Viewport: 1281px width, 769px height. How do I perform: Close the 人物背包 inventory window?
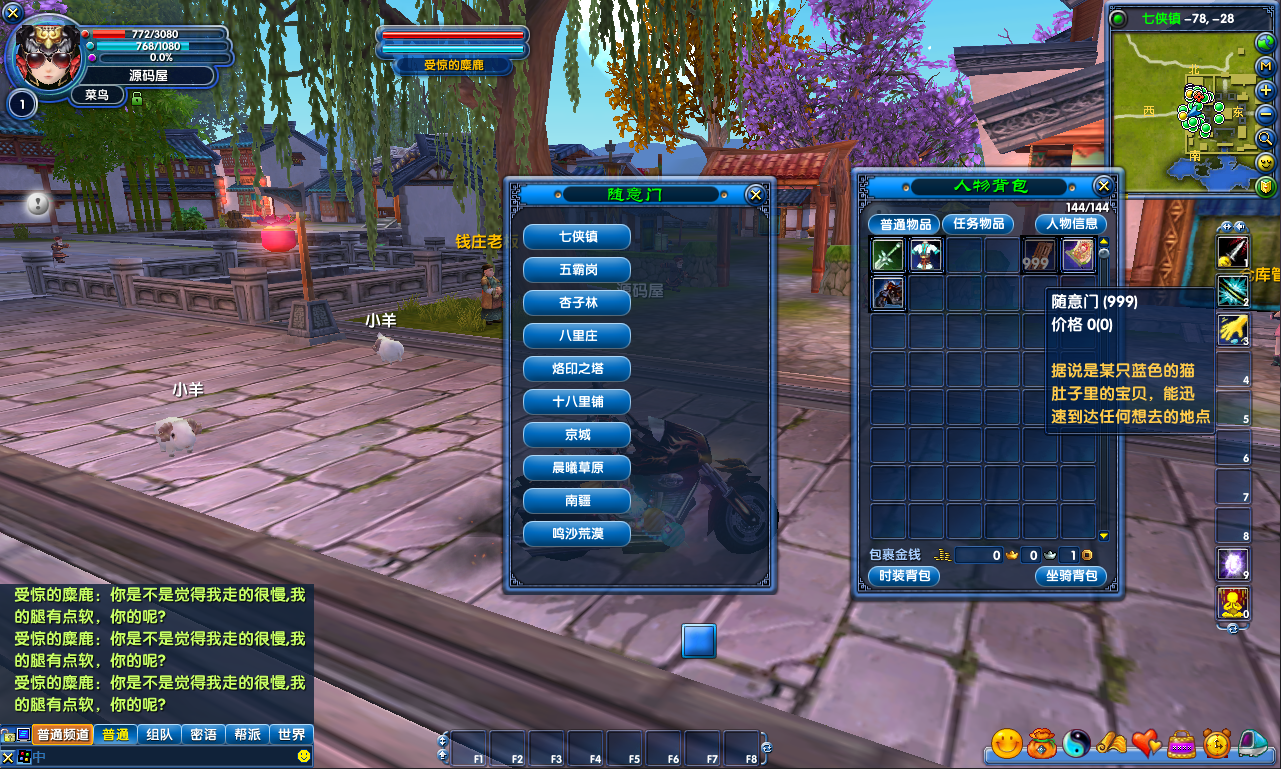tap(1103, 186)
